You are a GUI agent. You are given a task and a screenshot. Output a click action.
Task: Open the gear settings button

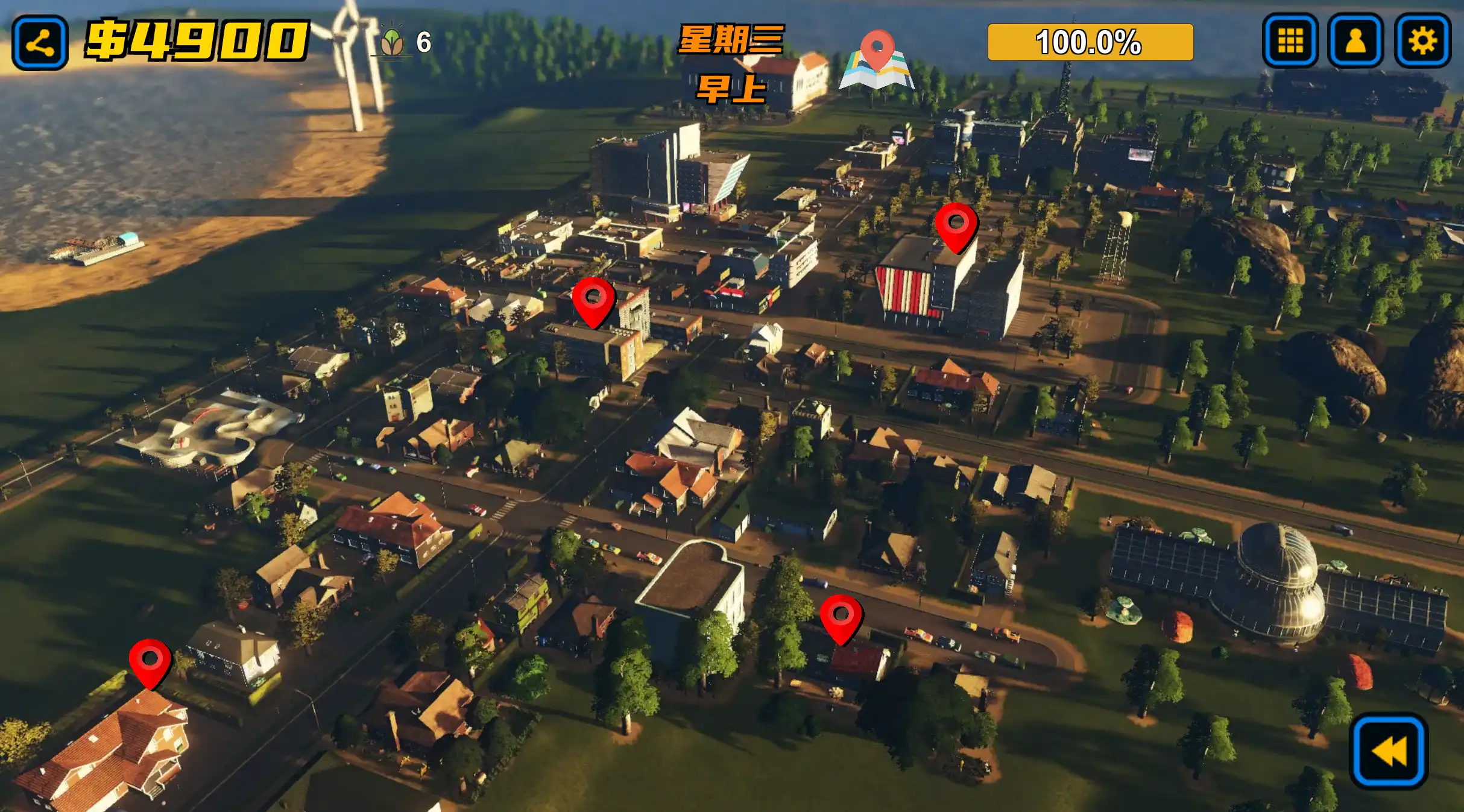(1422, 41)
